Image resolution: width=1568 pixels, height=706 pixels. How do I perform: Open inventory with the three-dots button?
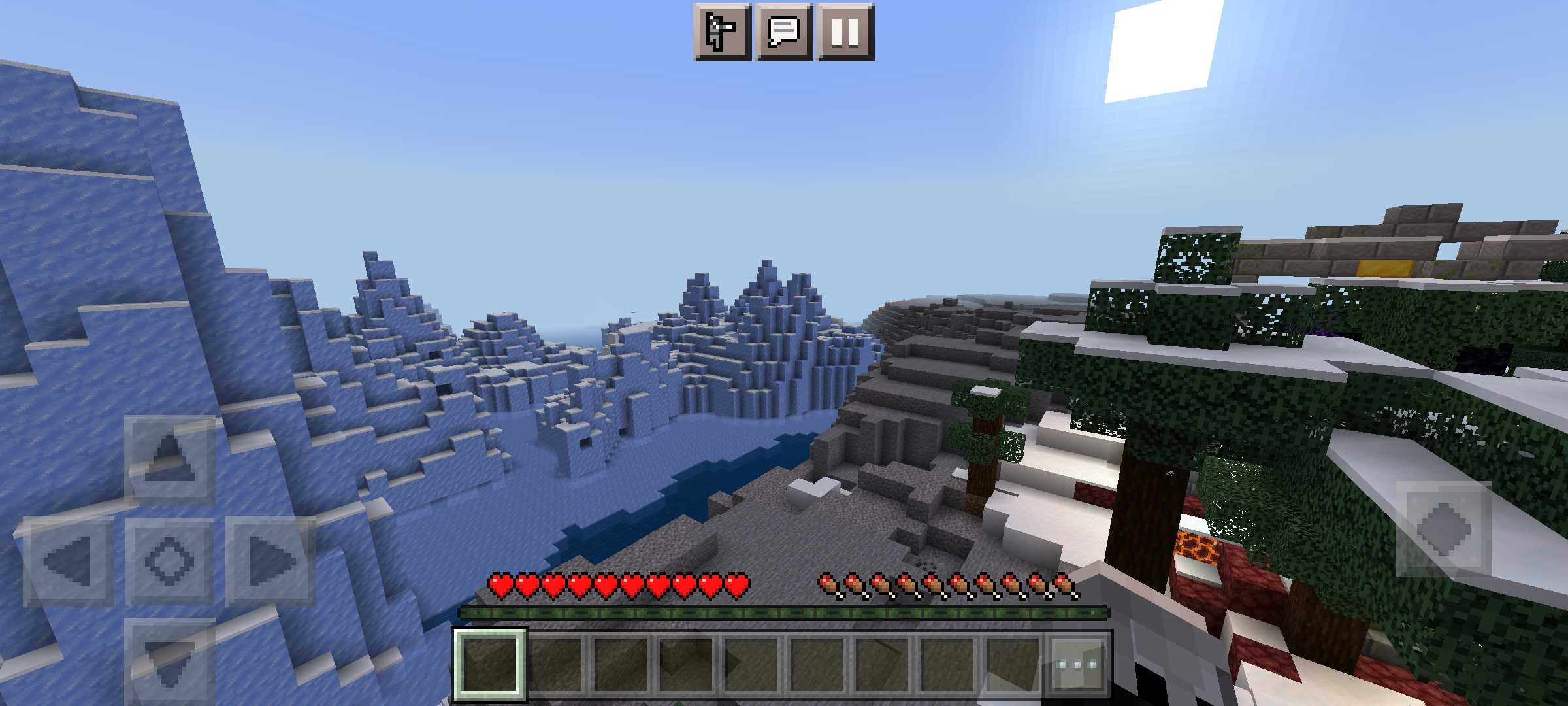[x=1077, y=664]
